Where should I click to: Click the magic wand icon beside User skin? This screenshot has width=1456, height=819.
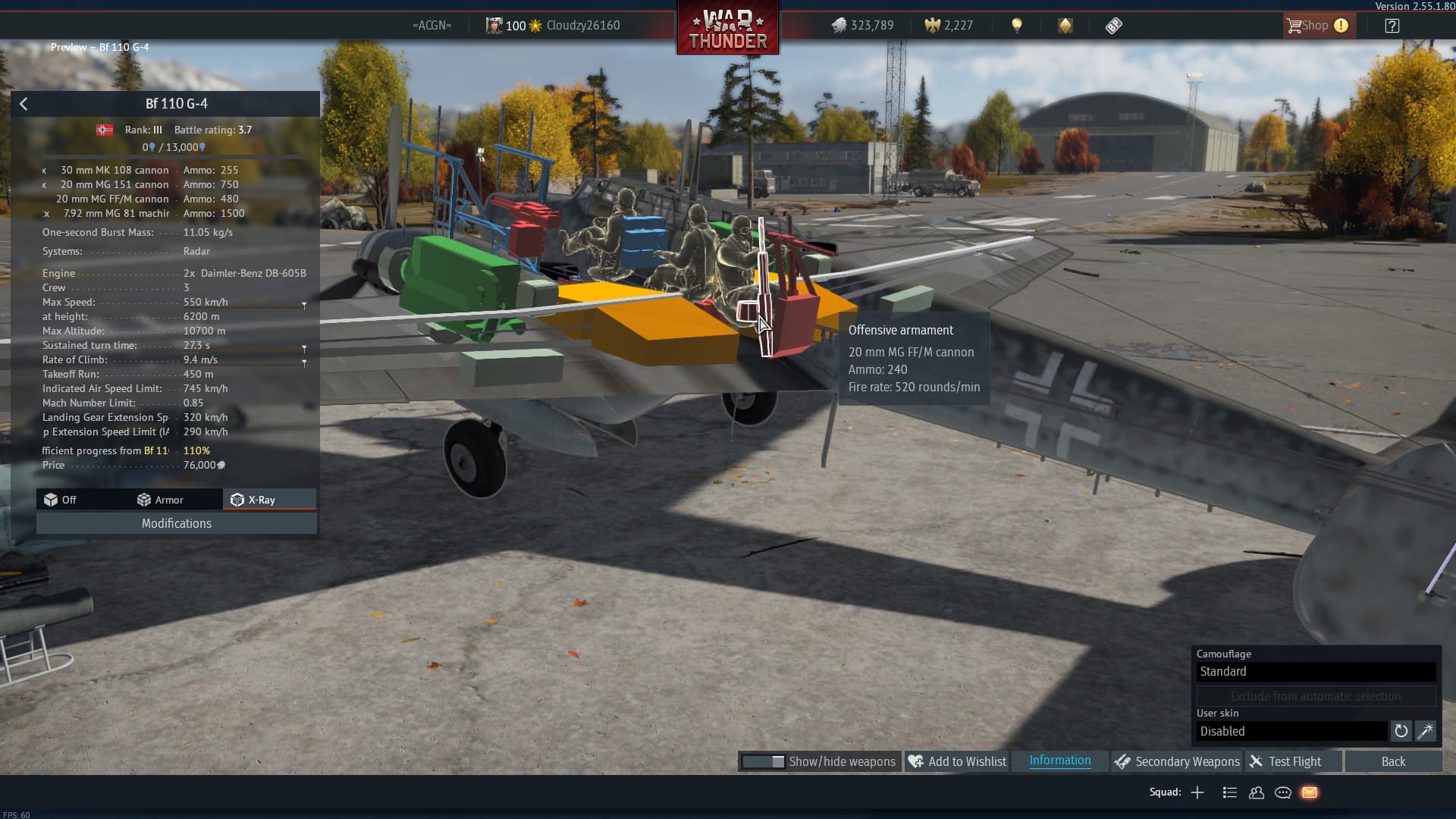[1425, 731]
